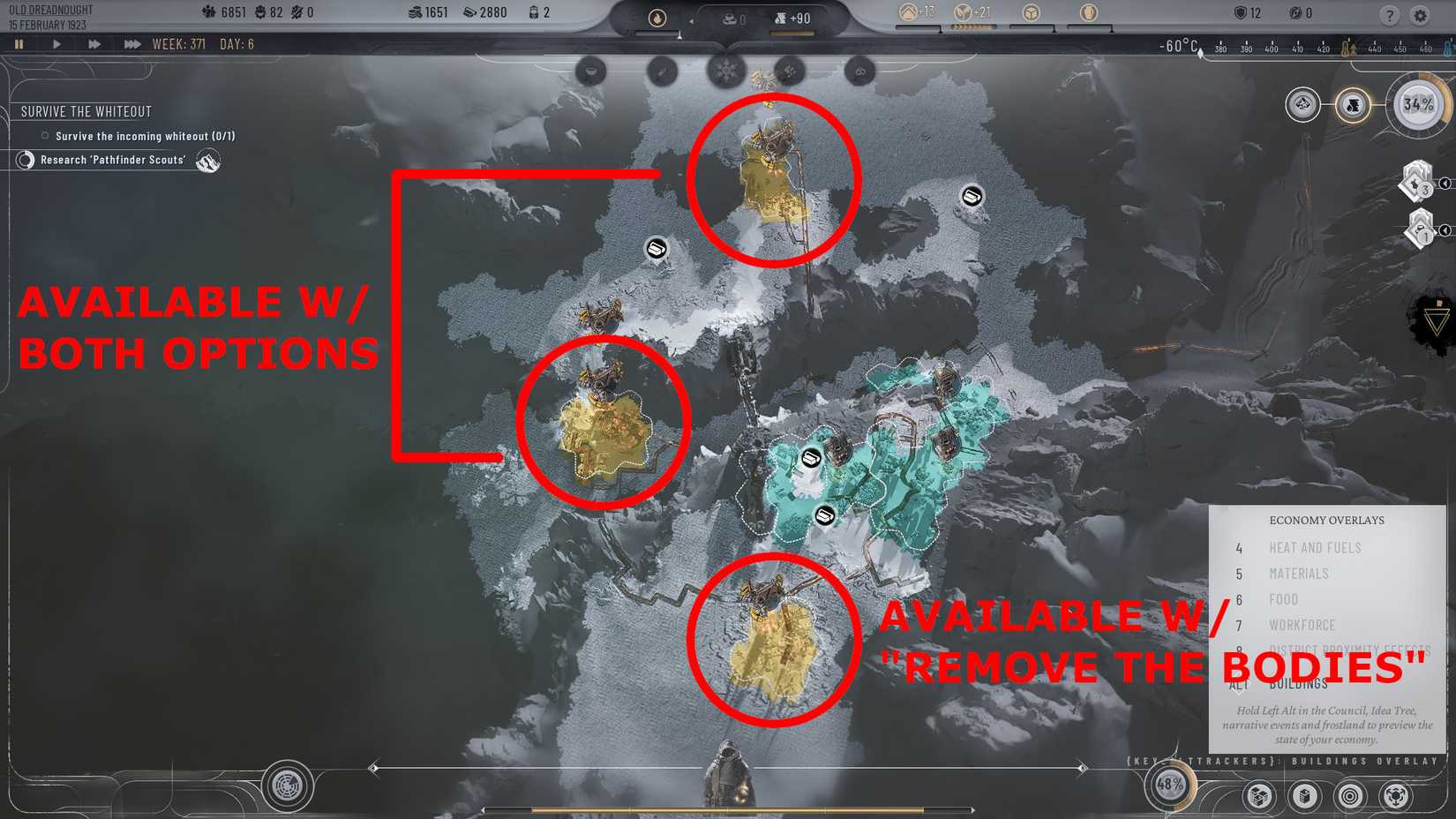
Task: Click the fist icon beside Research Pathfinder Scouts
Action: pyautogui.click(x=208, y=161)
